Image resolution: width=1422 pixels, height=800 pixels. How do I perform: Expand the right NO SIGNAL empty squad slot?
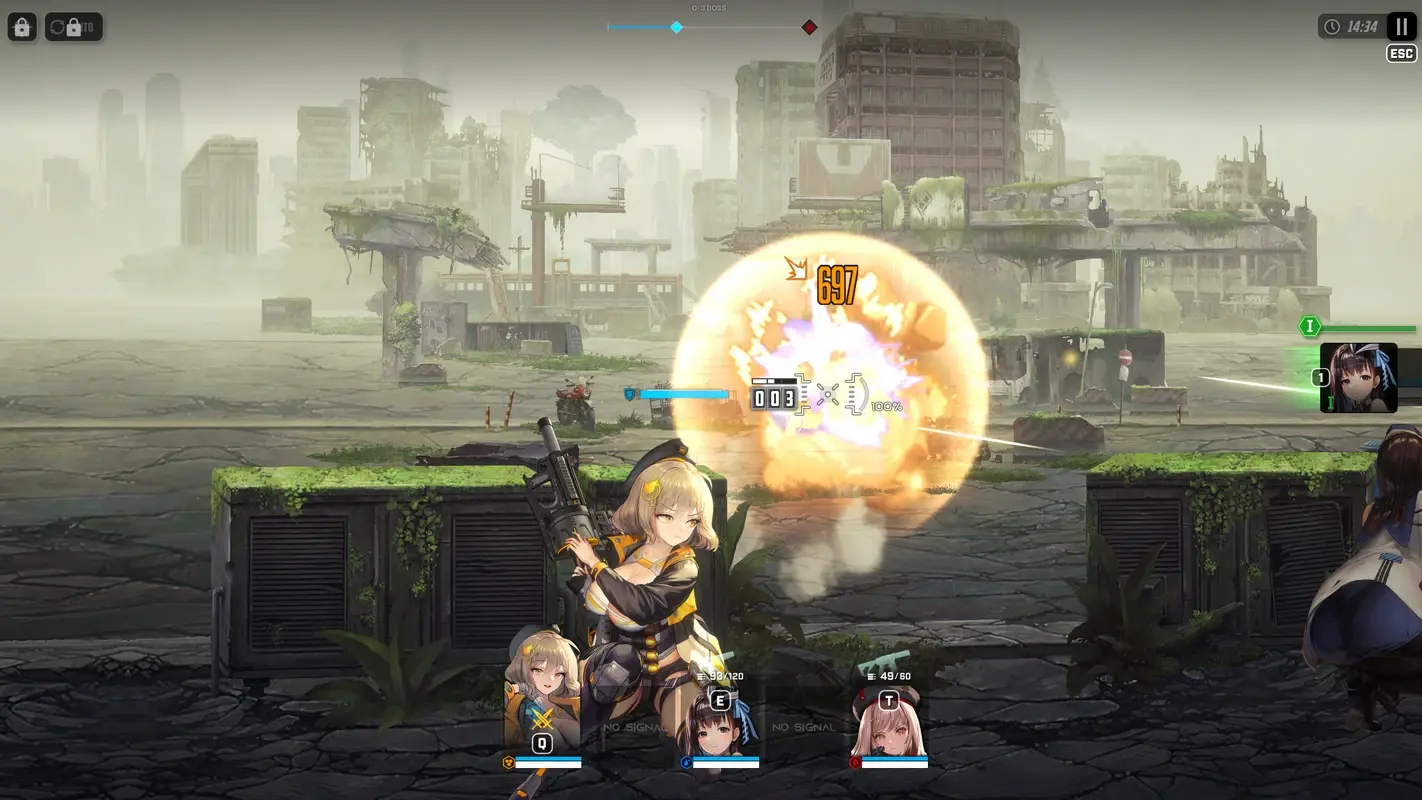coord(803,727)
